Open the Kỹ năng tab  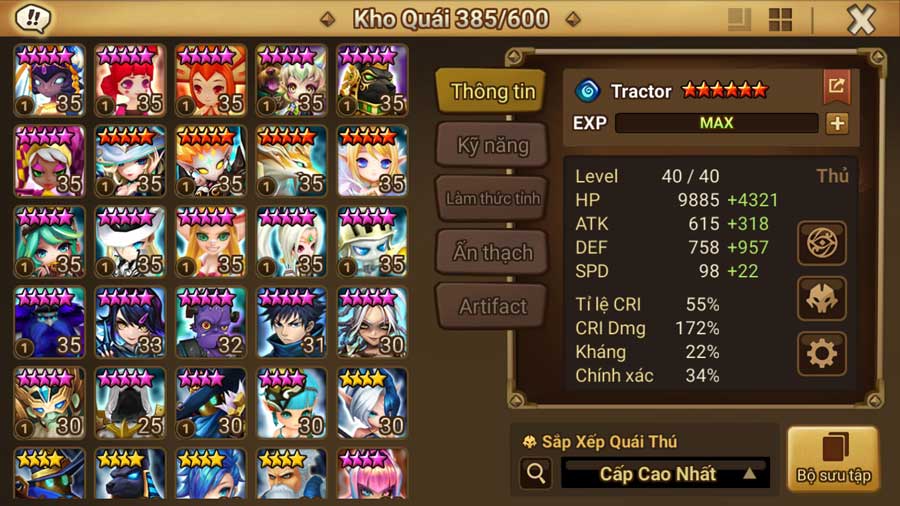[492, 145]
